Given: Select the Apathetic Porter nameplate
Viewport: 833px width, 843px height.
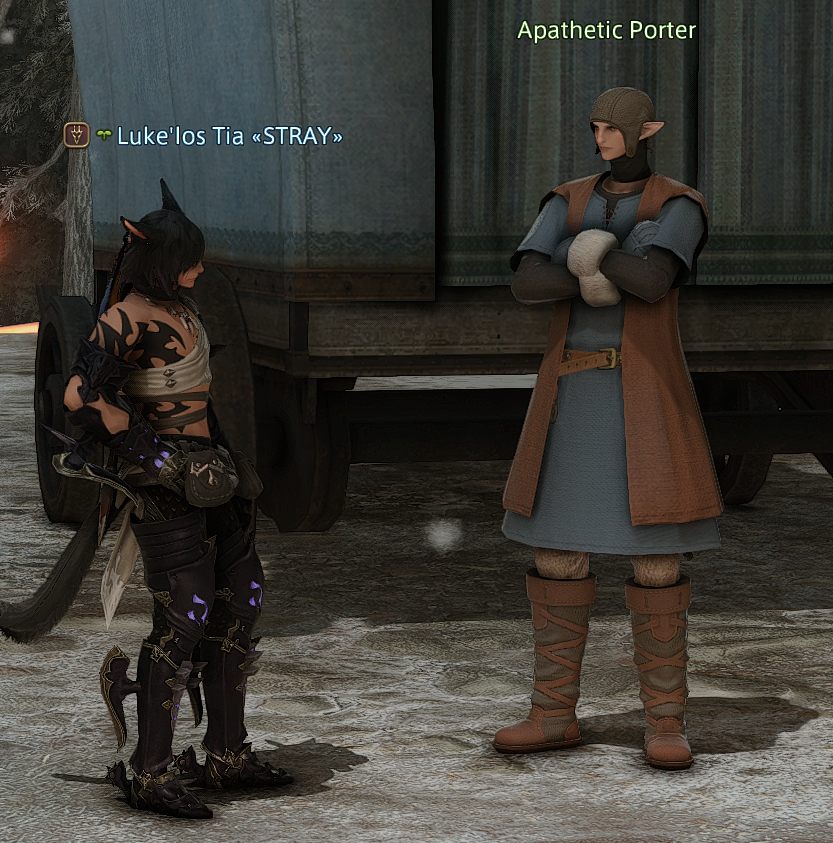Looking at the screenshot, I should point(606,31).
